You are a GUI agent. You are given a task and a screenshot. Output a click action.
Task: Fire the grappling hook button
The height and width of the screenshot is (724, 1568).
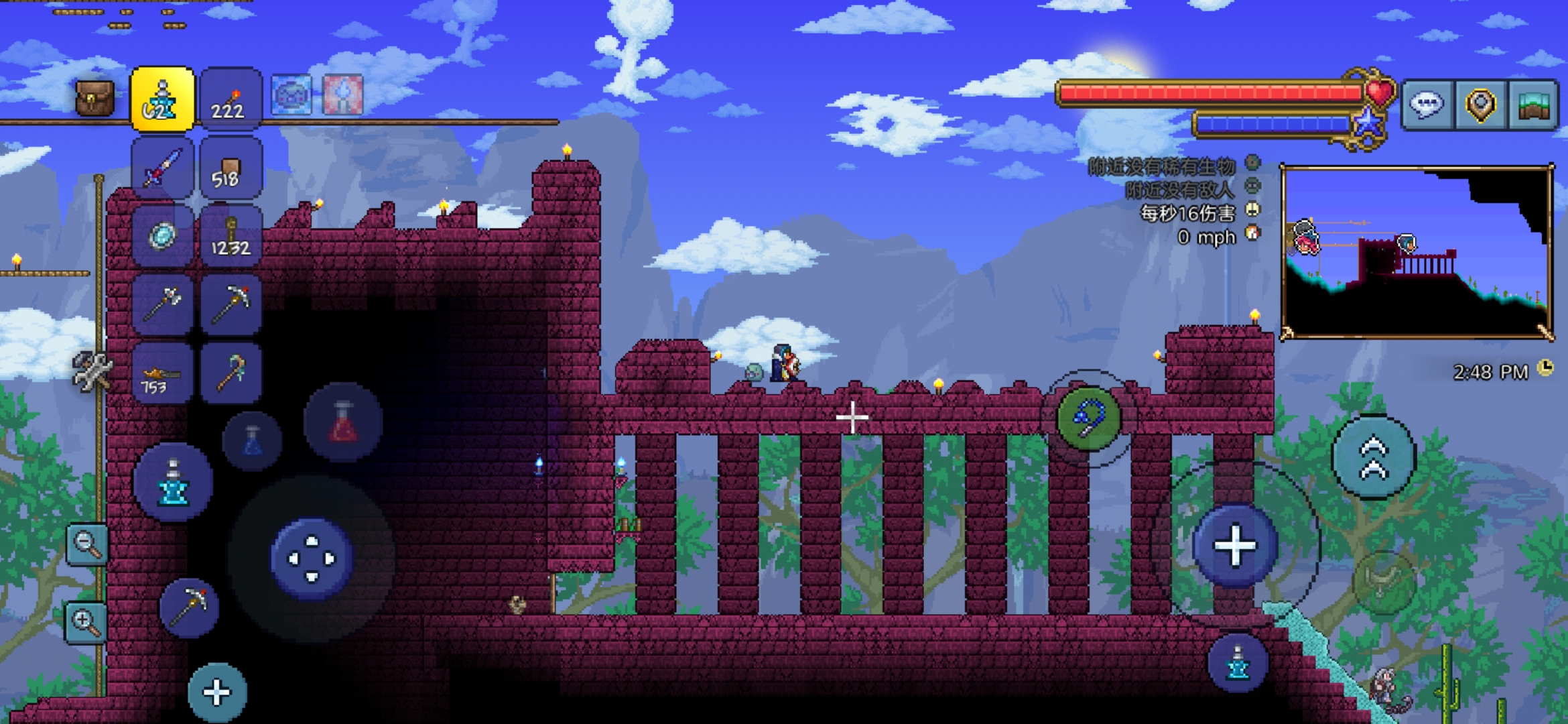pos(1089,419)
